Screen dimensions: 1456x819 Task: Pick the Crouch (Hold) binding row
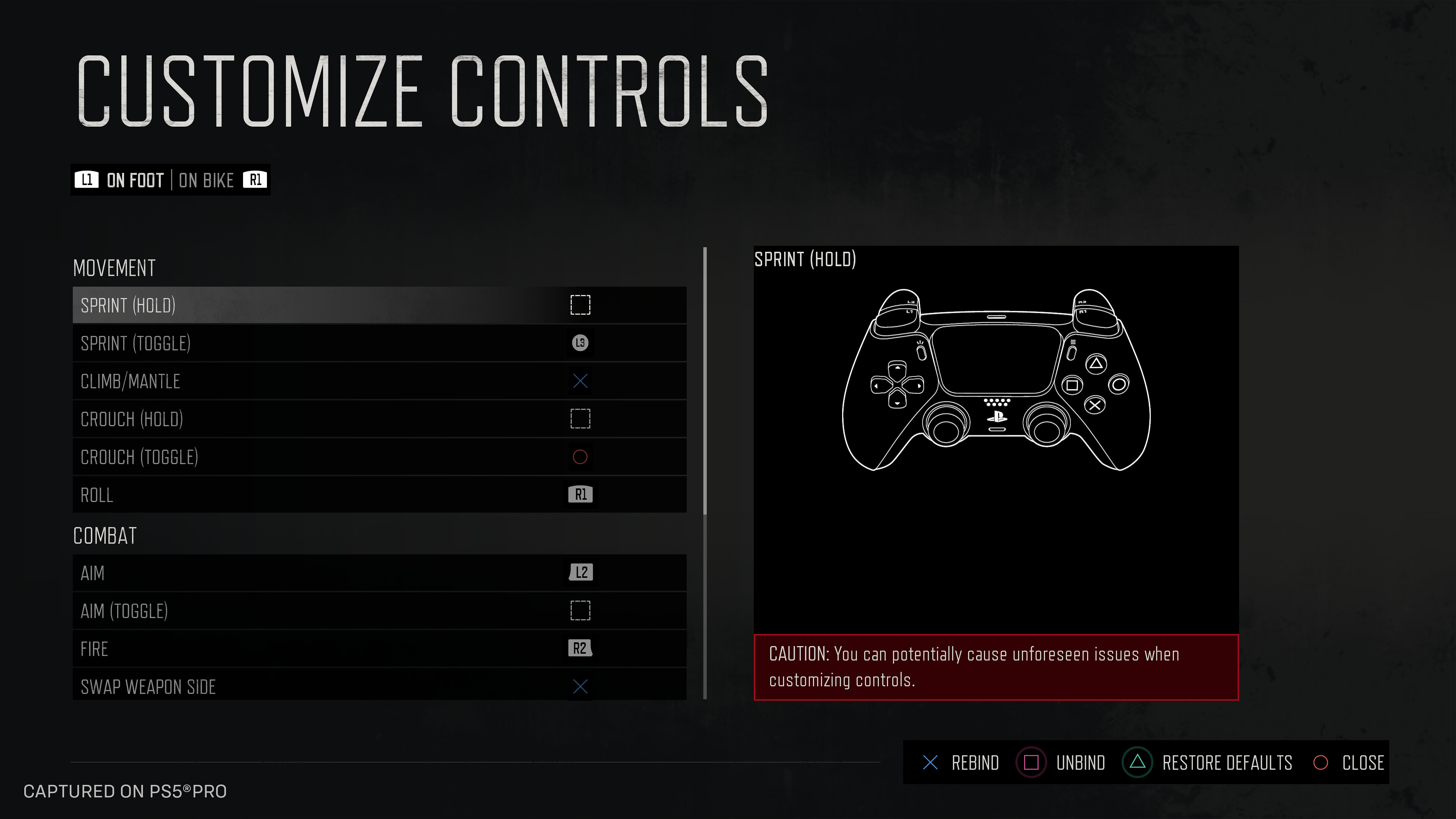click(379, 419)
